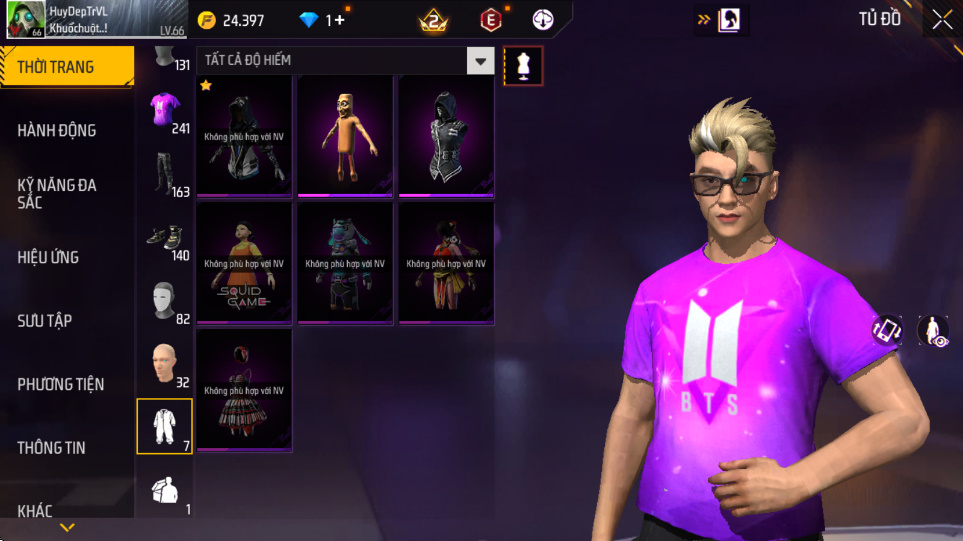Choose the purple shirt category with 241 items

coord(165,112)
